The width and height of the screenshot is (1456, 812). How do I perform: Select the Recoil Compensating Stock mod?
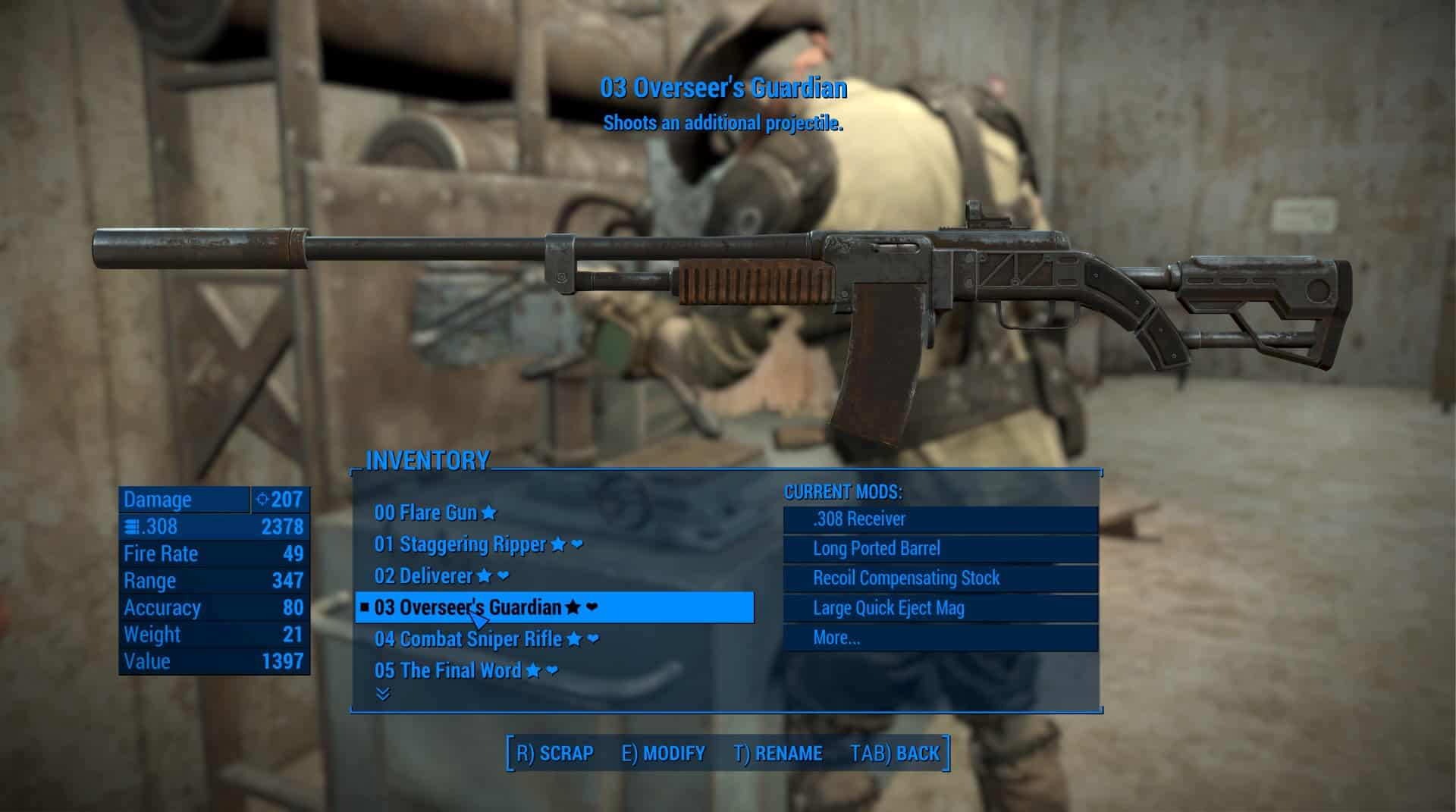click(x=940, y=578)
